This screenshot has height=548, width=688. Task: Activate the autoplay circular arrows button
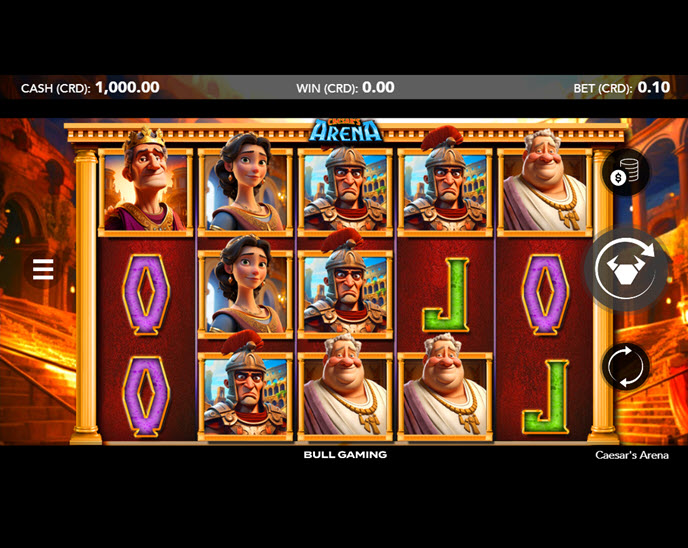(x=625, y=366)
